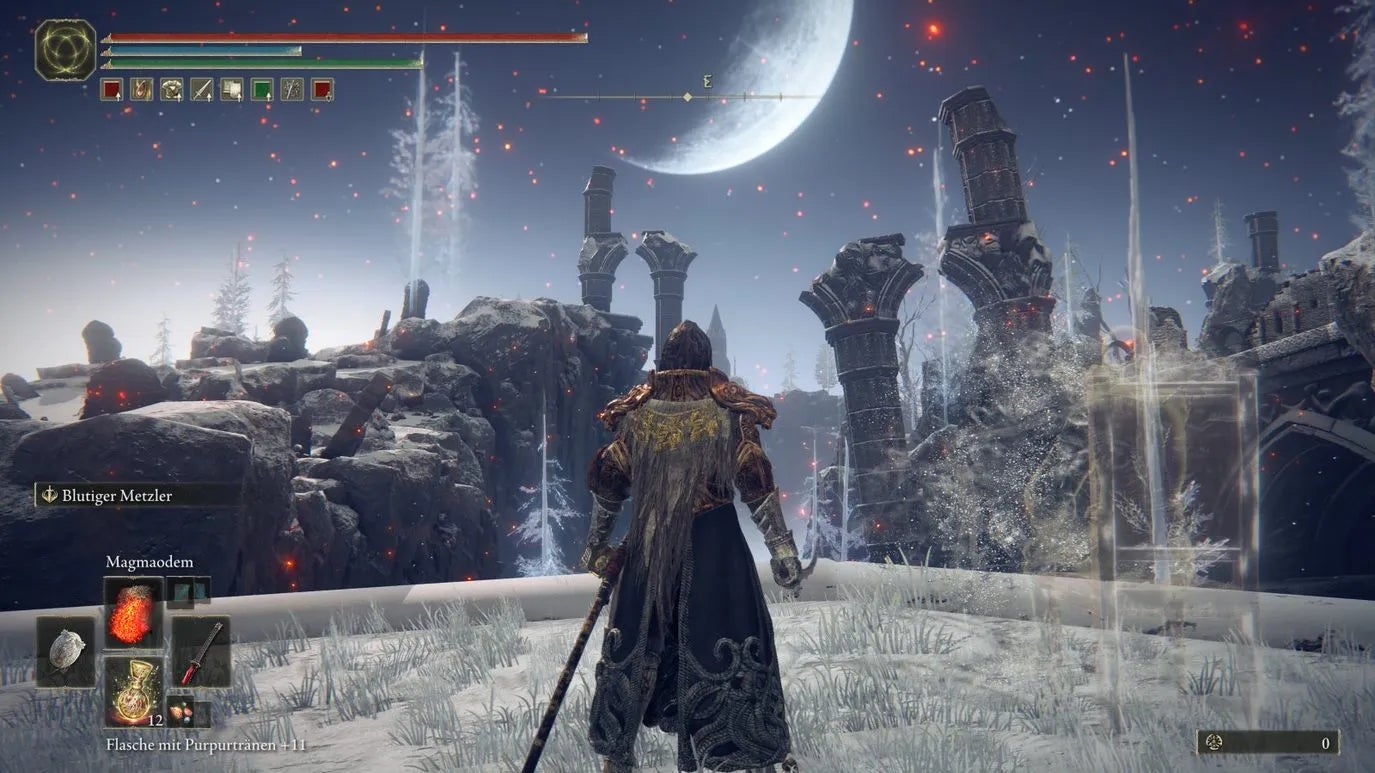Screen dimensions: 1375x773
Task: Select the Magmaodem spell slot
Action: coord(133,612)
